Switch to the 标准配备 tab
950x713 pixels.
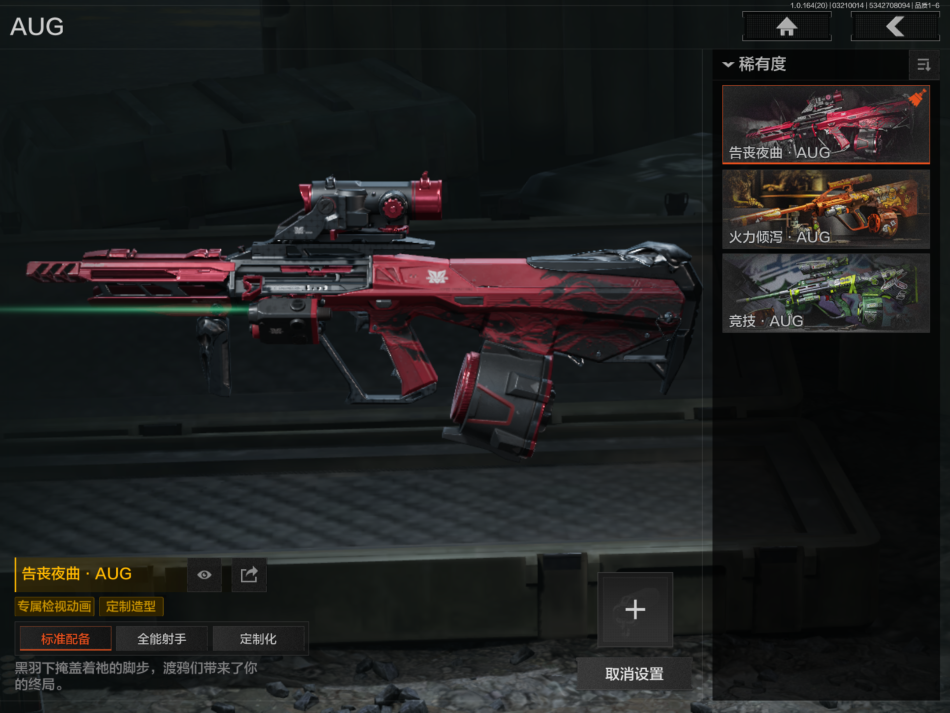tap(65, 639)
